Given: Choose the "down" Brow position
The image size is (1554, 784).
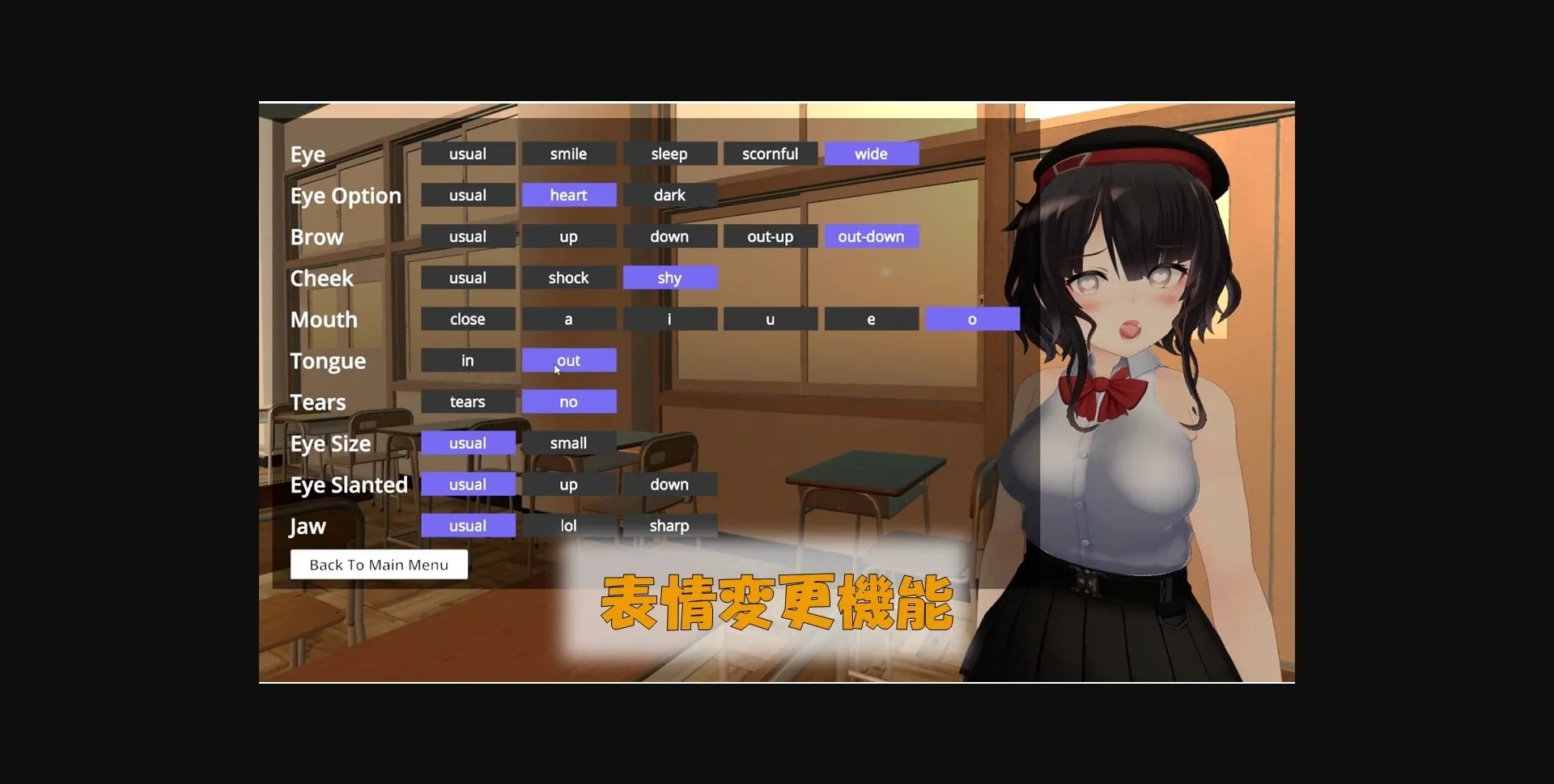Looking at the screenshot, I should (669, 236).
